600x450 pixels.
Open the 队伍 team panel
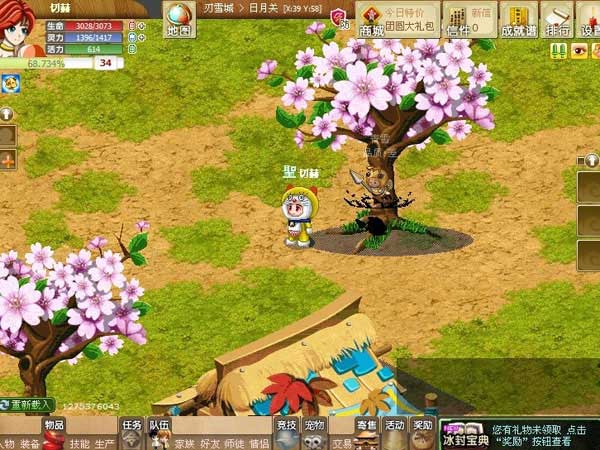pyautogui.click(x=159, y=425)
